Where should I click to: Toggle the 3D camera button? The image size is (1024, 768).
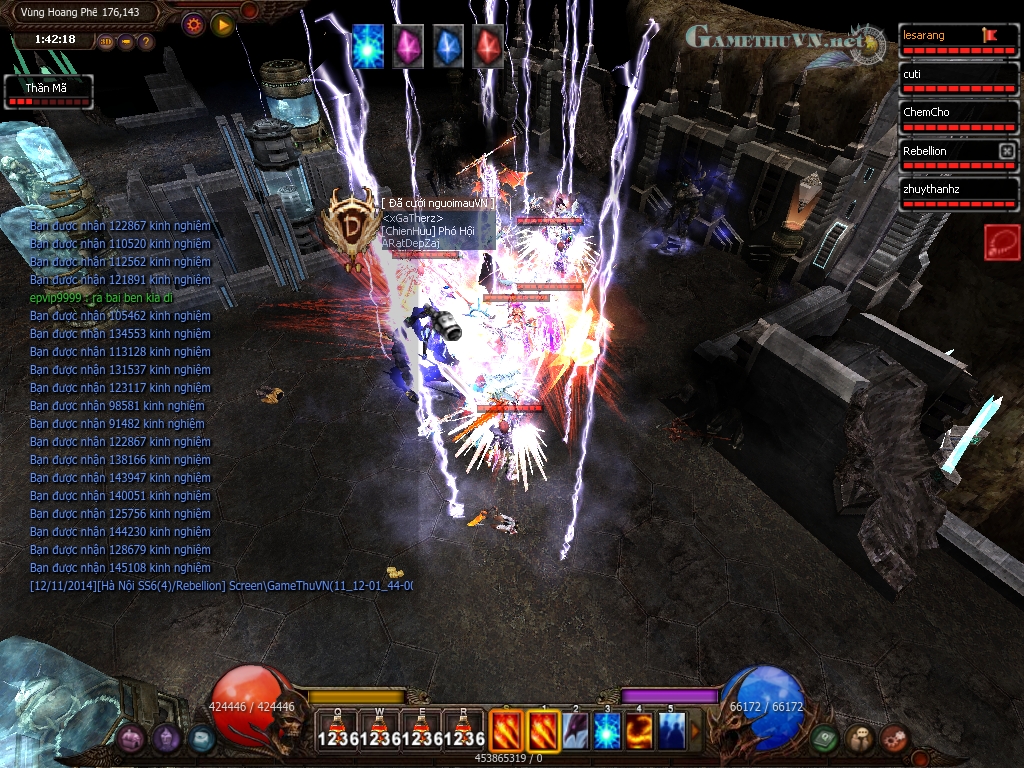[106, 42]
